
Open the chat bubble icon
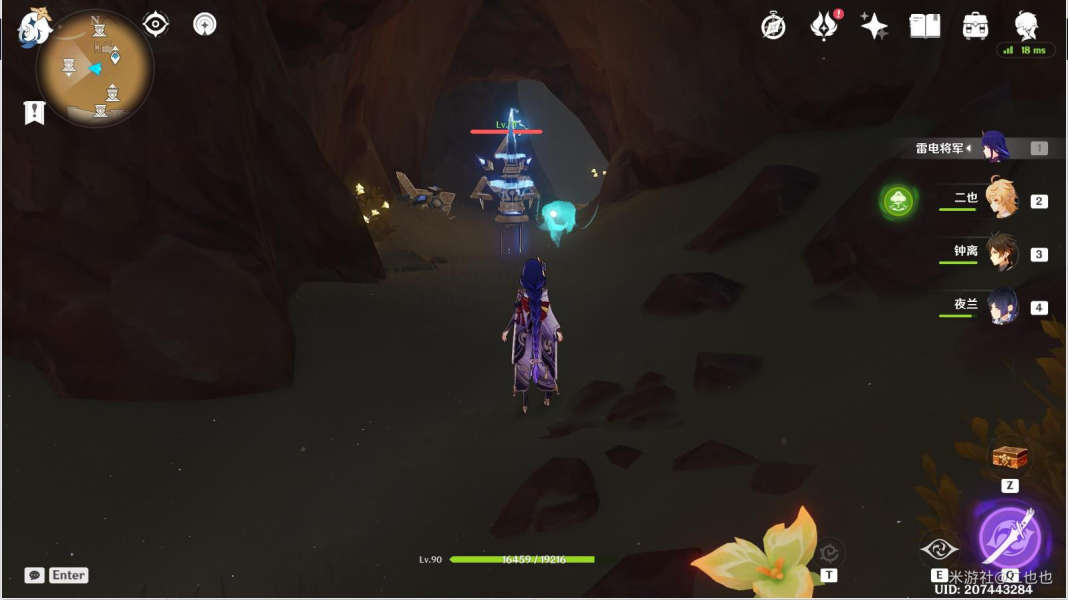[x=34, y=575]
